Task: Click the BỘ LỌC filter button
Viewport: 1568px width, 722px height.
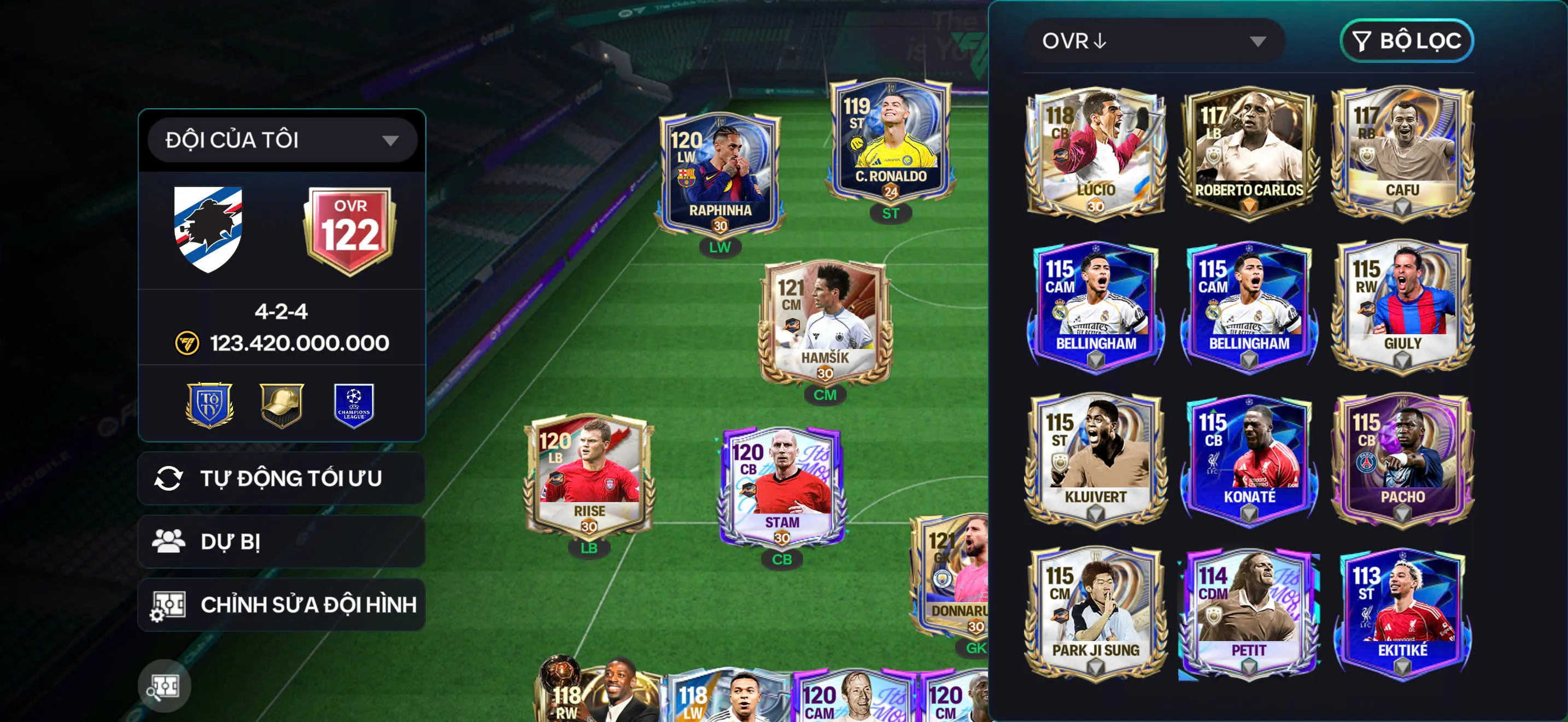Action: tap(1407, 42)
